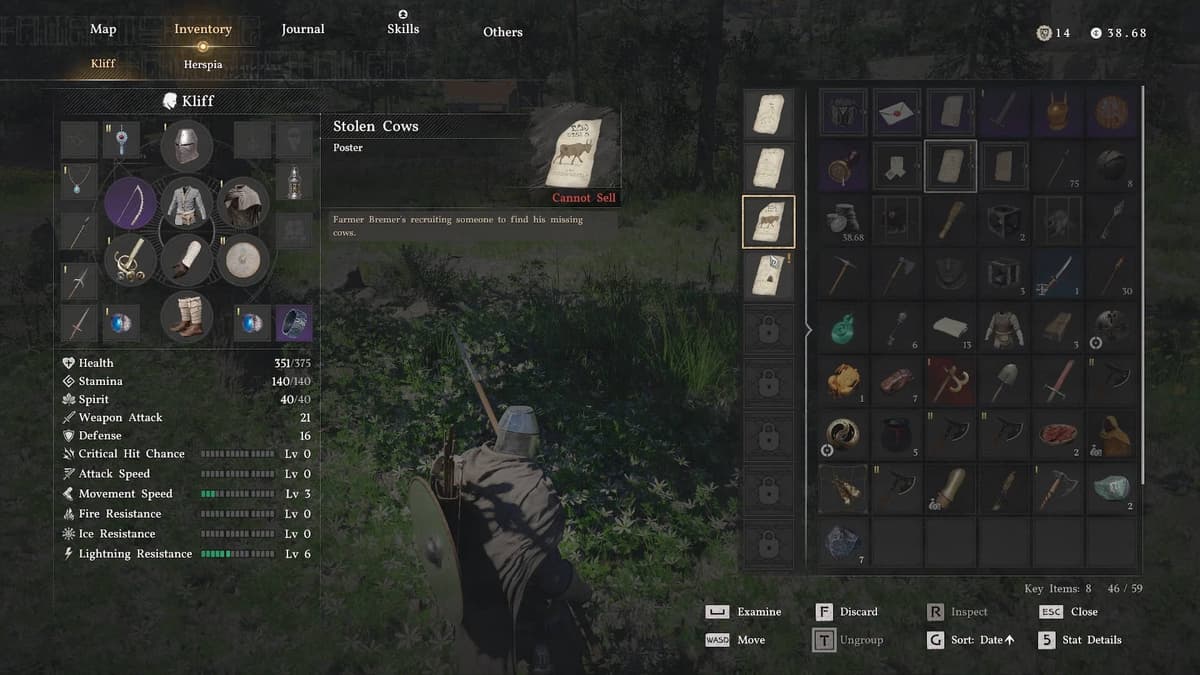Viewport: 1200px width, 675px height.
Task: Select the equipped great helm slot
Action: point(186,145)
